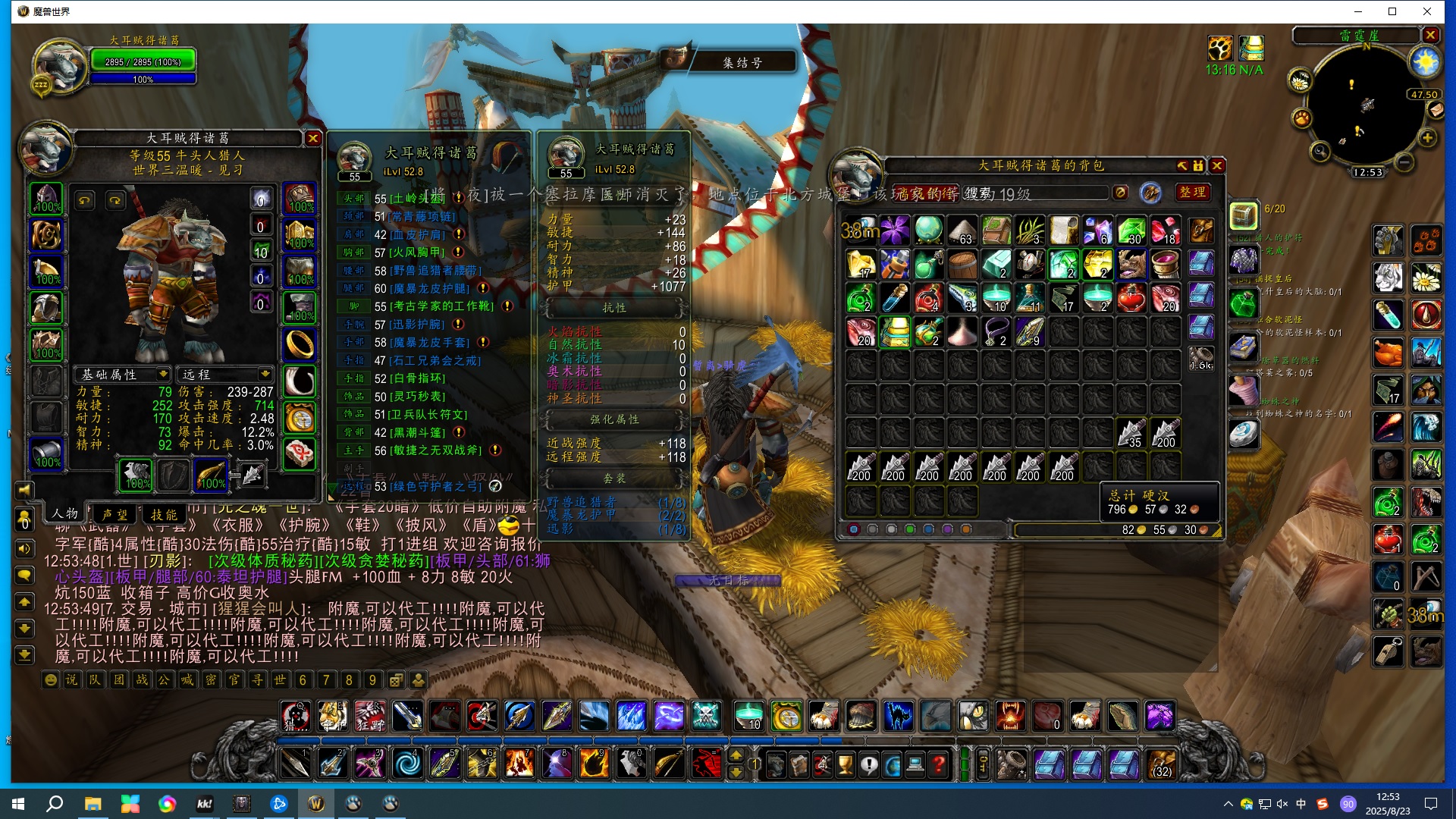
Task: Select the purple flower item in bag
Action: coord(895,231)
